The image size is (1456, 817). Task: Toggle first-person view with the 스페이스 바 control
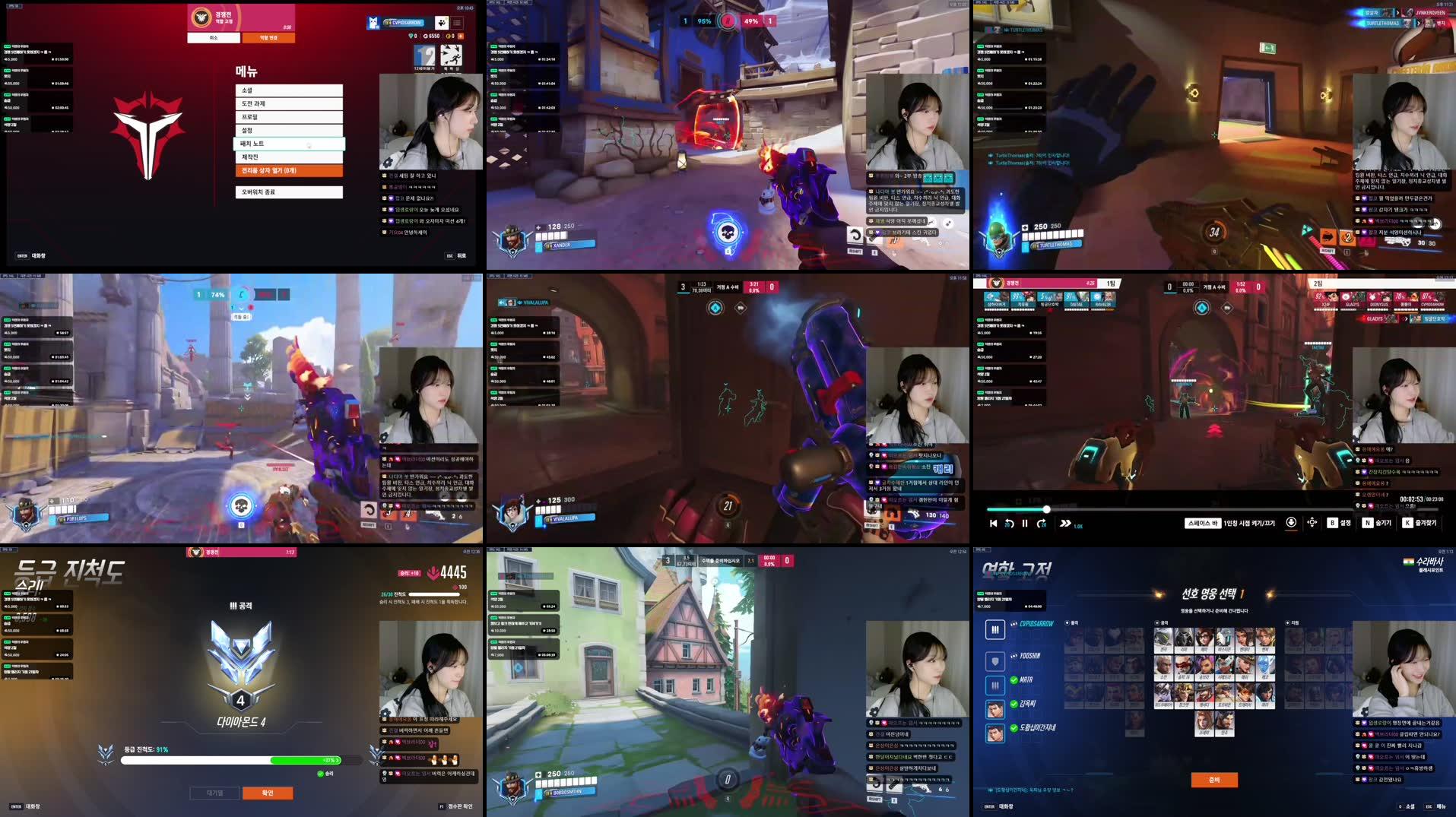[x=1204, y=523]
